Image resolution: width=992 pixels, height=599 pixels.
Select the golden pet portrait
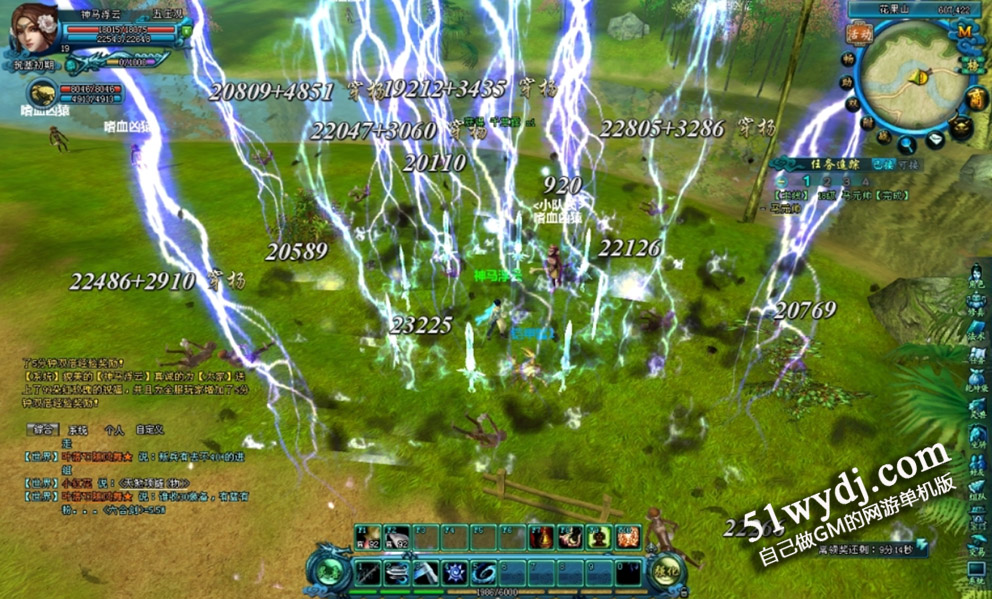coord(42,95)
